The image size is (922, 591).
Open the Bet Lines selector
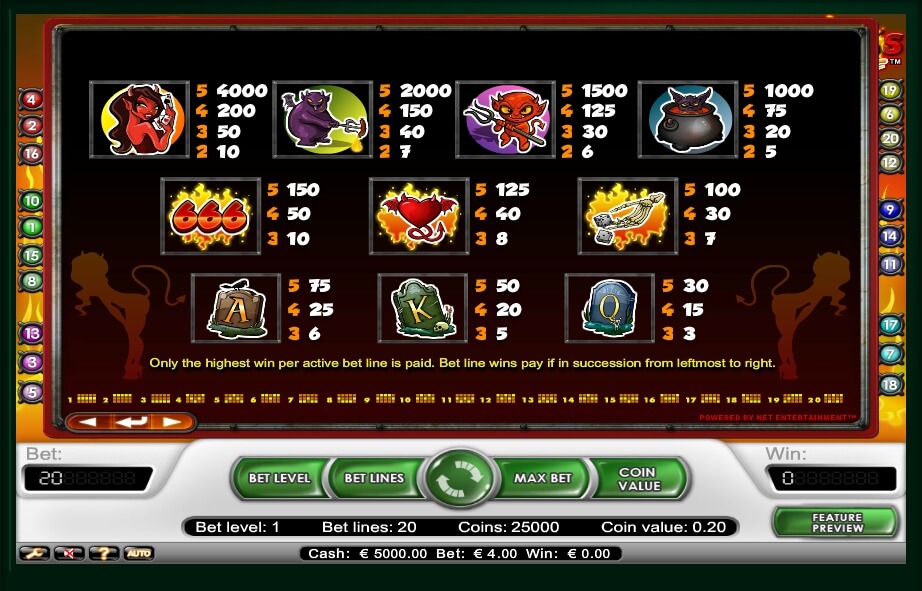point(373,478)
